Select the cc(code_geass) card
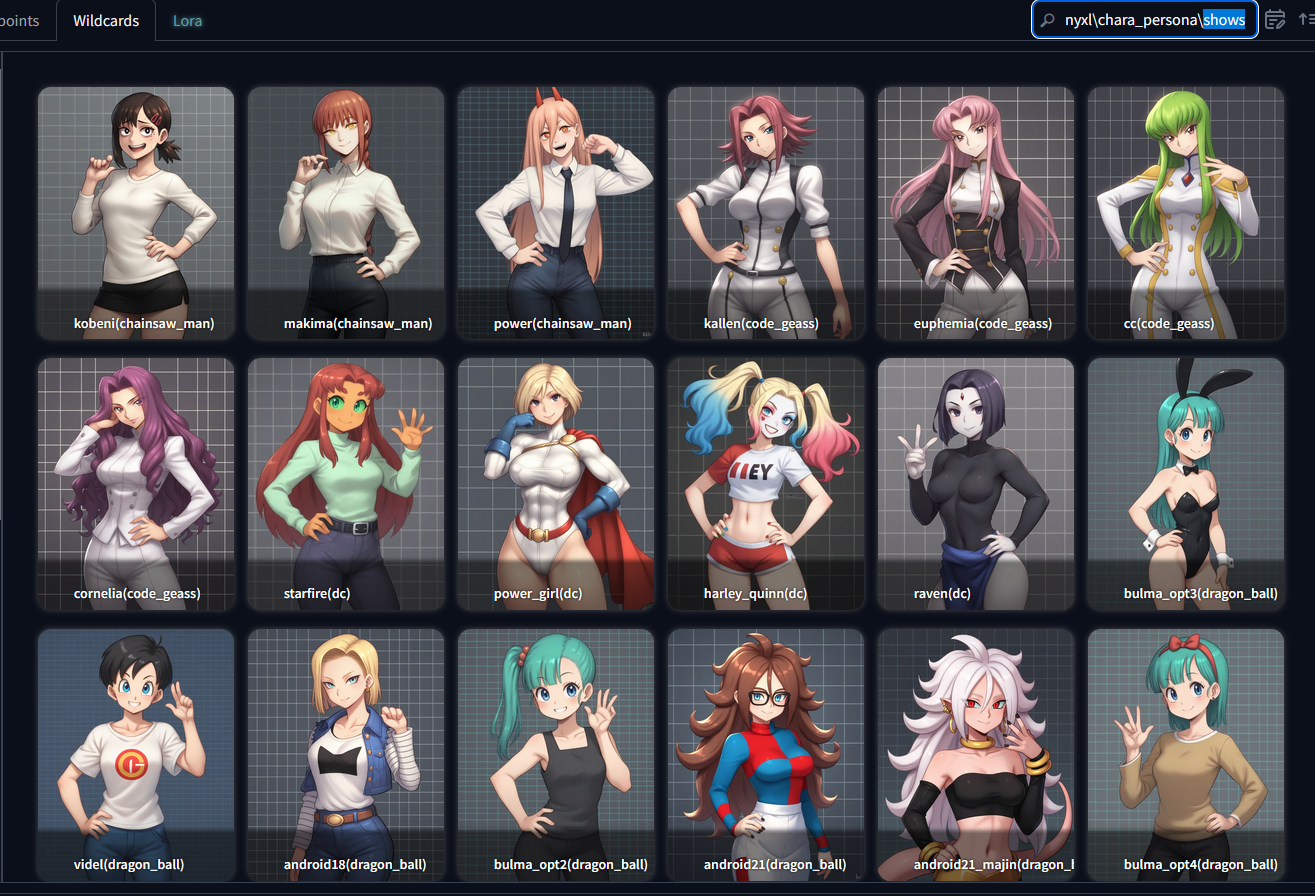 coord(1186,212)
